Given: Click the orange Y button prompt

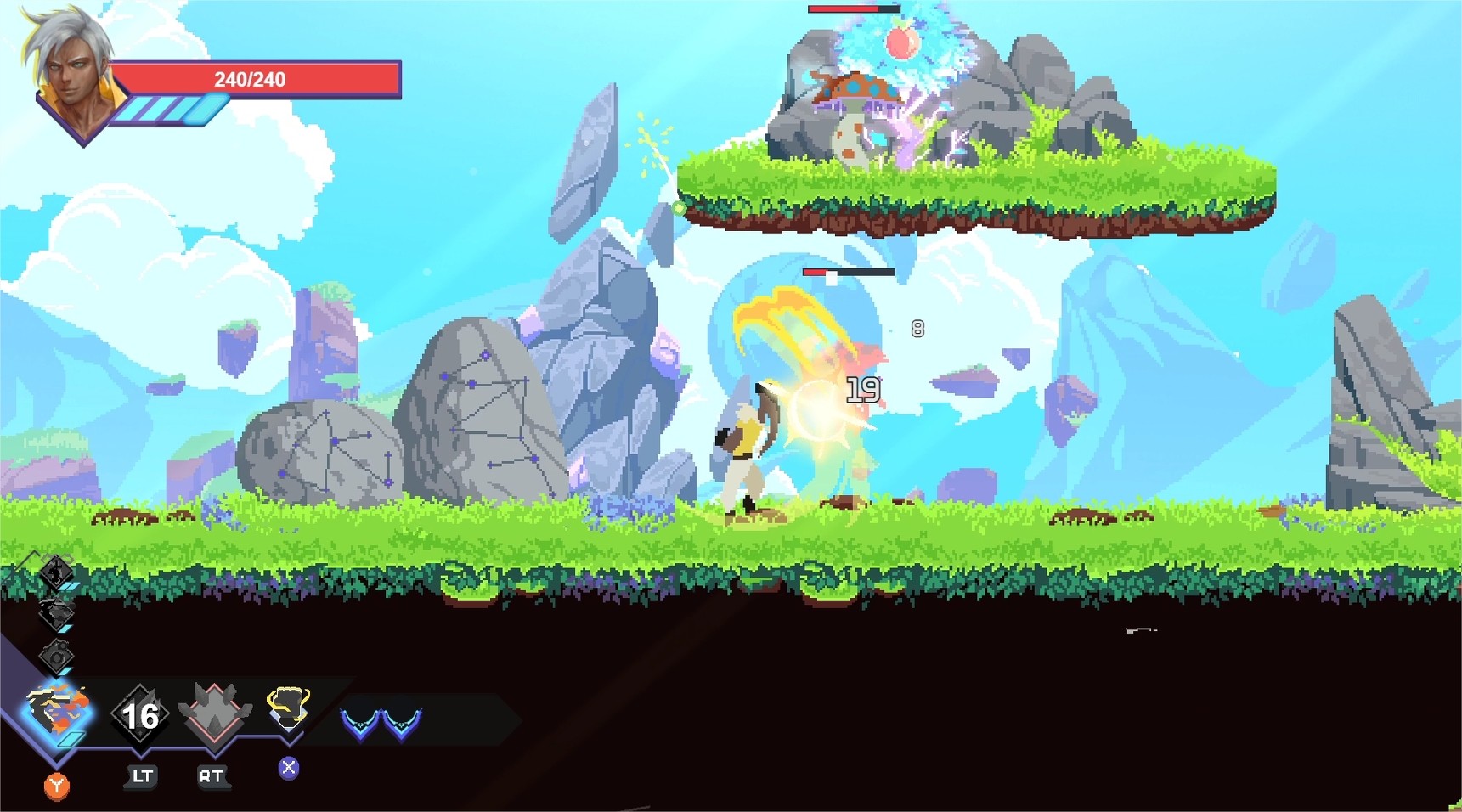Looking at the screenshot, I should [x=55, y=785].
